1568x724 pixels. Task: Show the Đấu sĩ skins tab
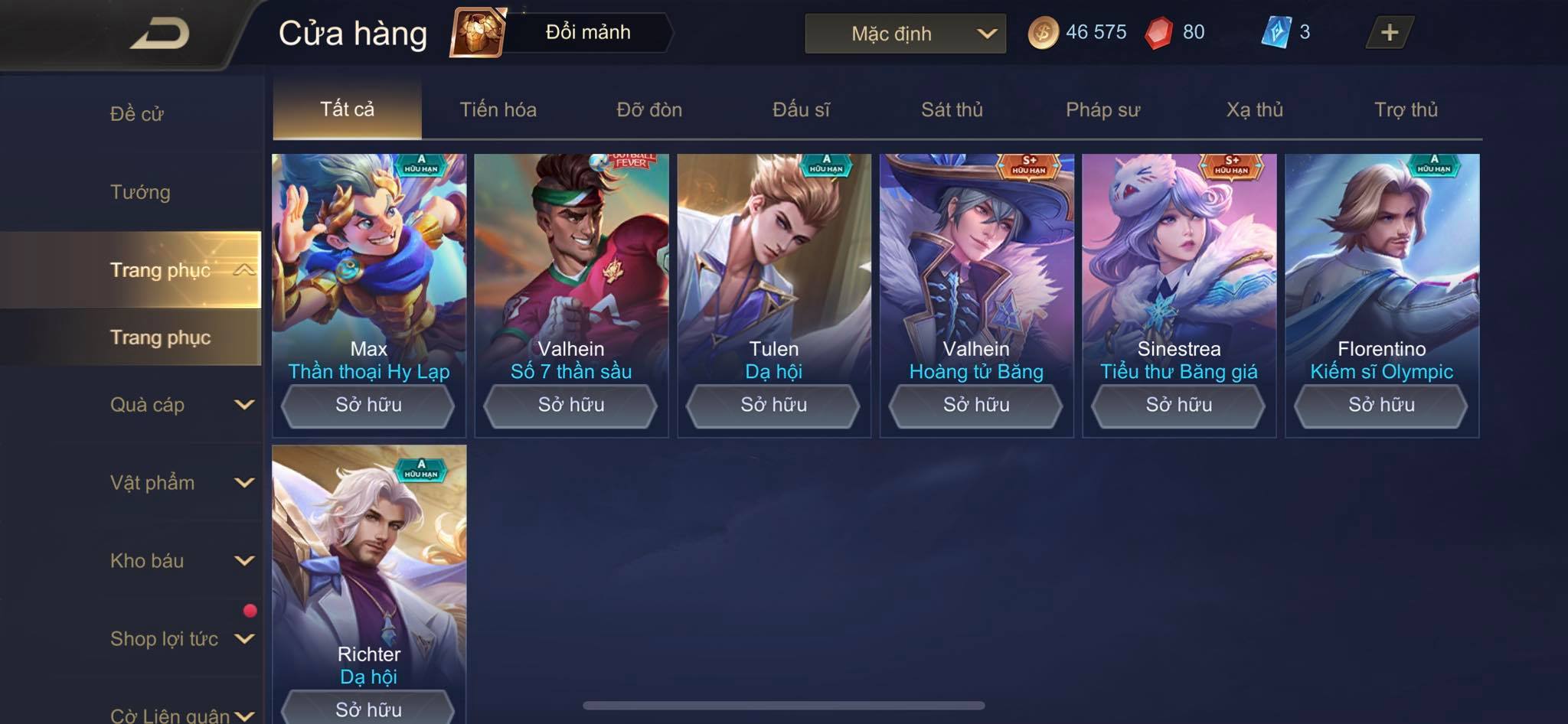point(801,109)
